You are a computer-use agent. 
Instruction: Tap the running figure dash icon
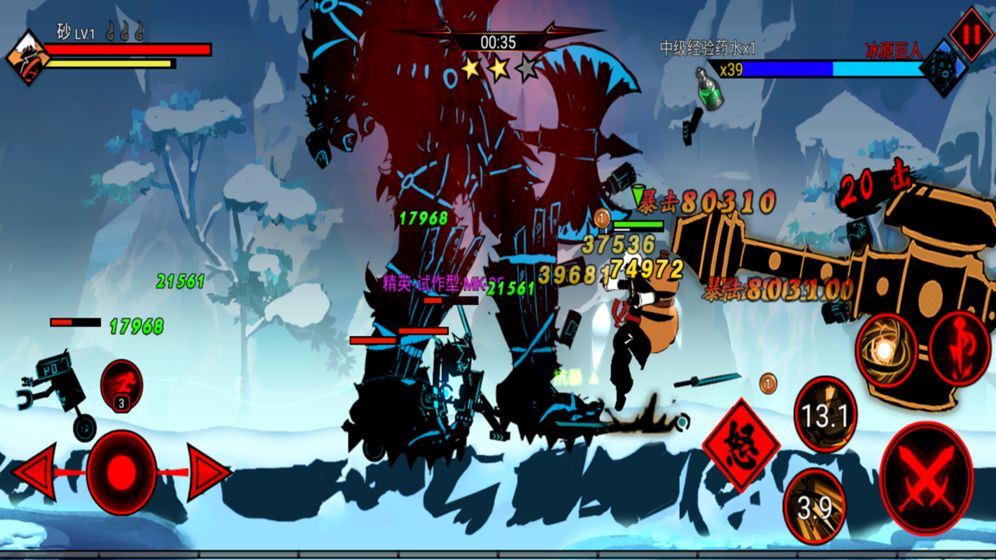pyautogui.click(x=121, y=383)
